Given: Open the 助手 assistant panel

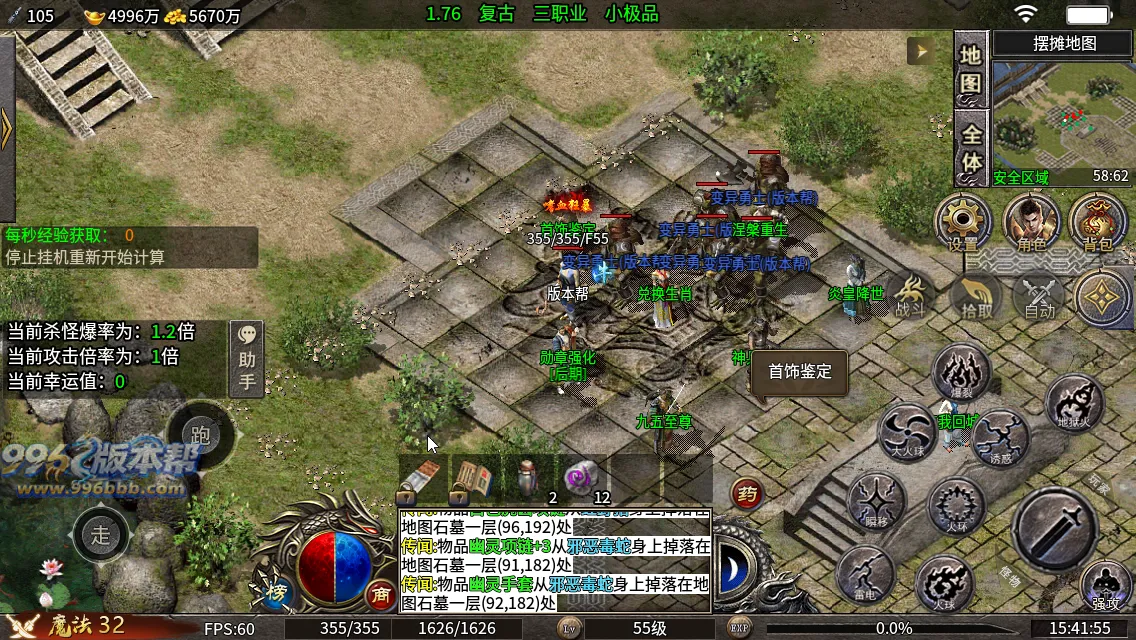Looking at the screenshot, I should click(247, 359).
